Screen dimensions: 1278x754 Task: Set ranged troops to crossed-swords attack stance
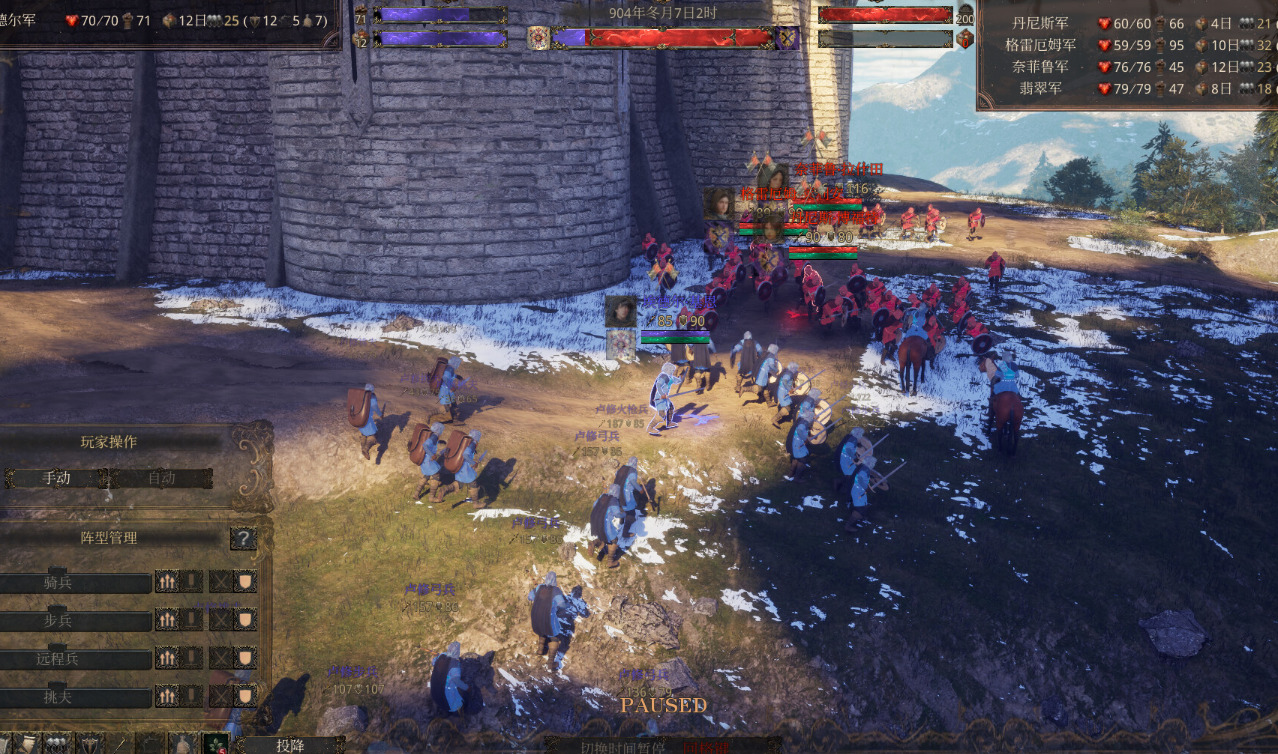click(x=220, y=658)
